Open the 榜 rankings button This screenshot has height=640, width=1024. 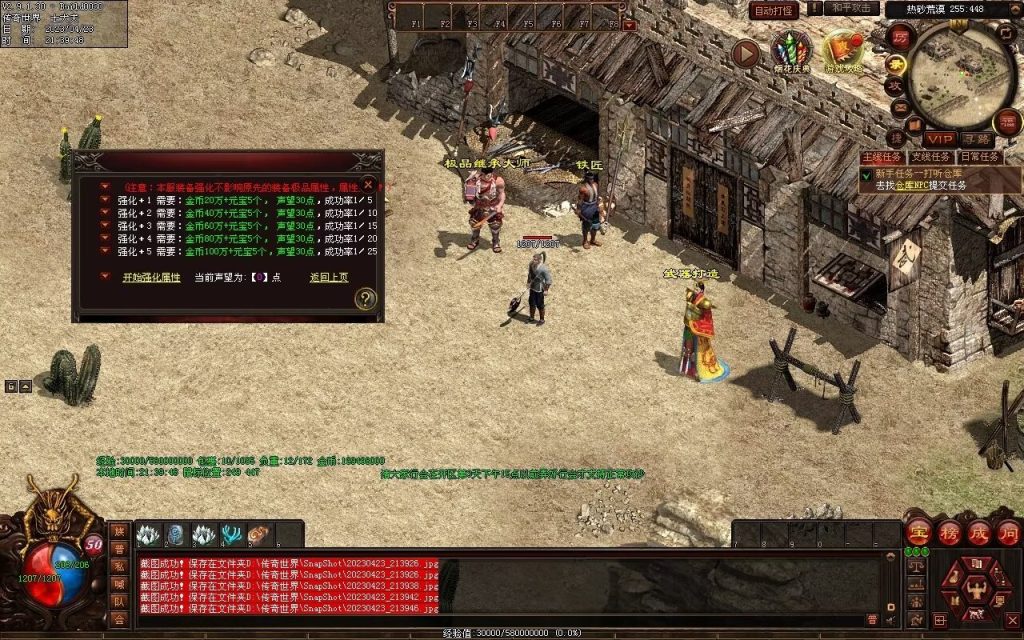948,532
